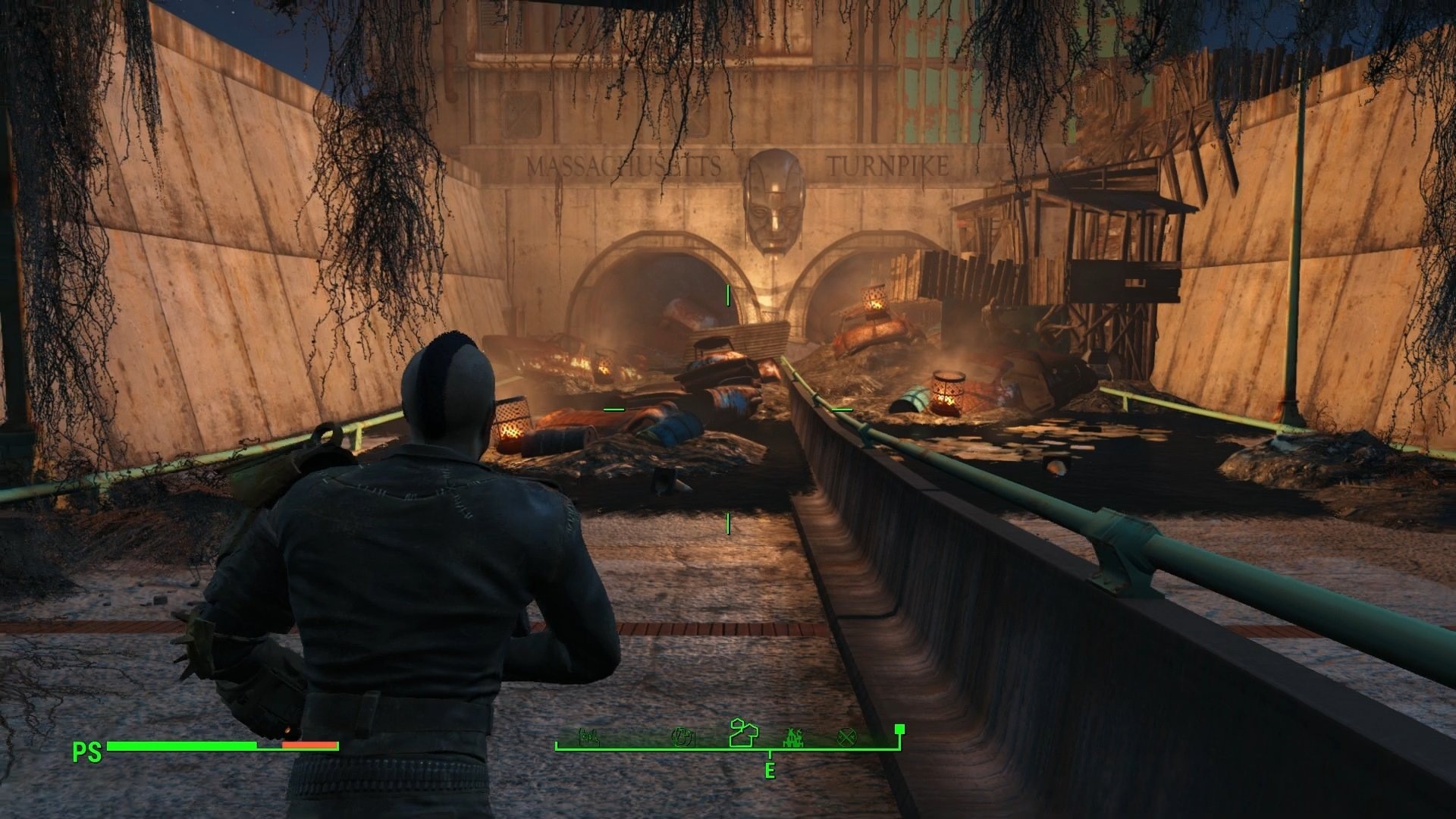Image resolution: width=1456 pixels, height=819 pixels.
Task: Click the E heading indicator below the compass
Action: coord(770,768)
